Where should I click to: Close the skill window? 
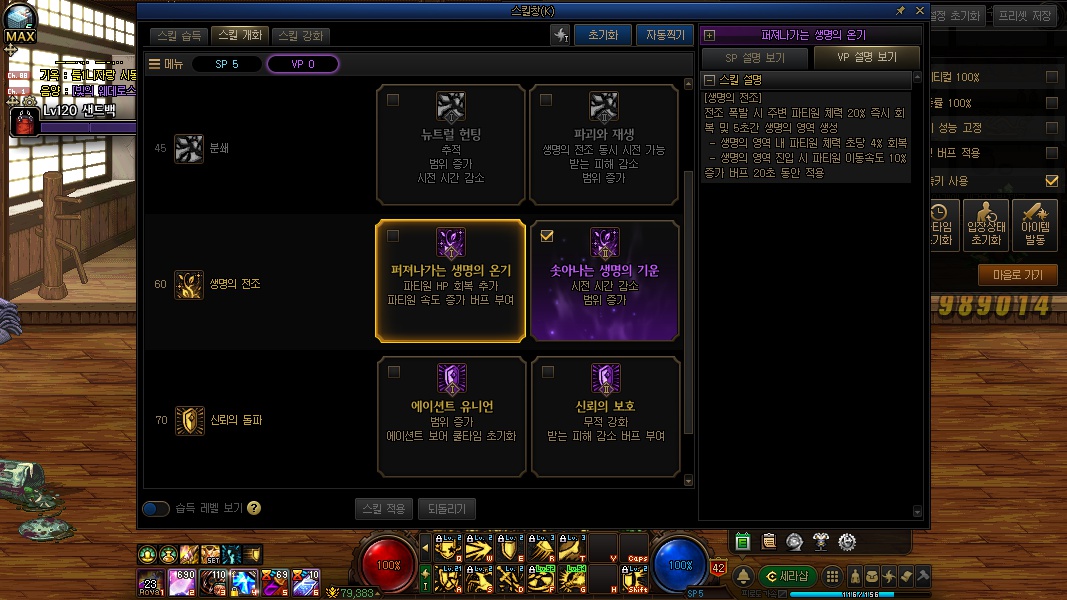pyautogui.click(x=920, y=10)
